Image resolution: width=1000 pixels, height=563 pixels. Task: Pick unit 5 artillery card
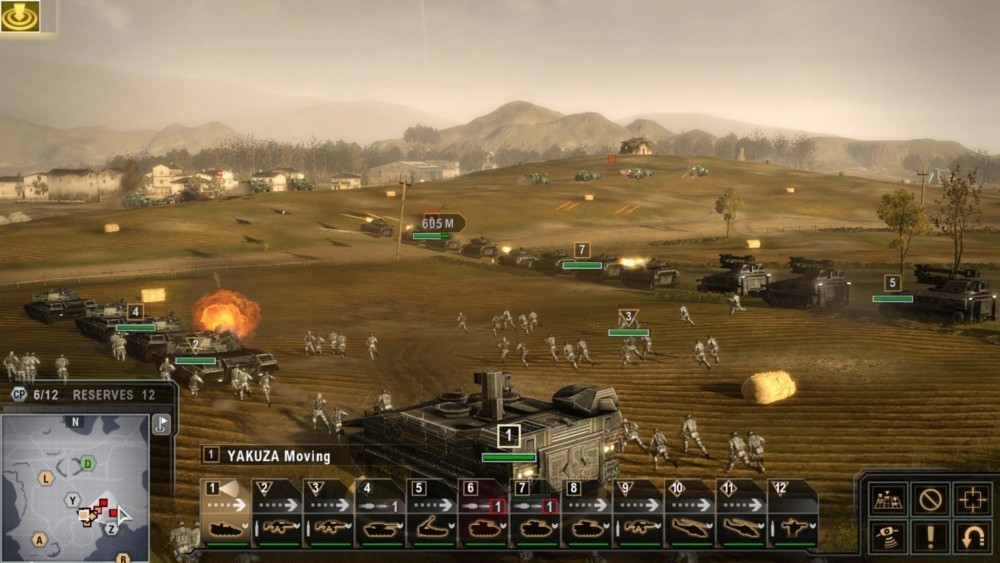[433, 514]
